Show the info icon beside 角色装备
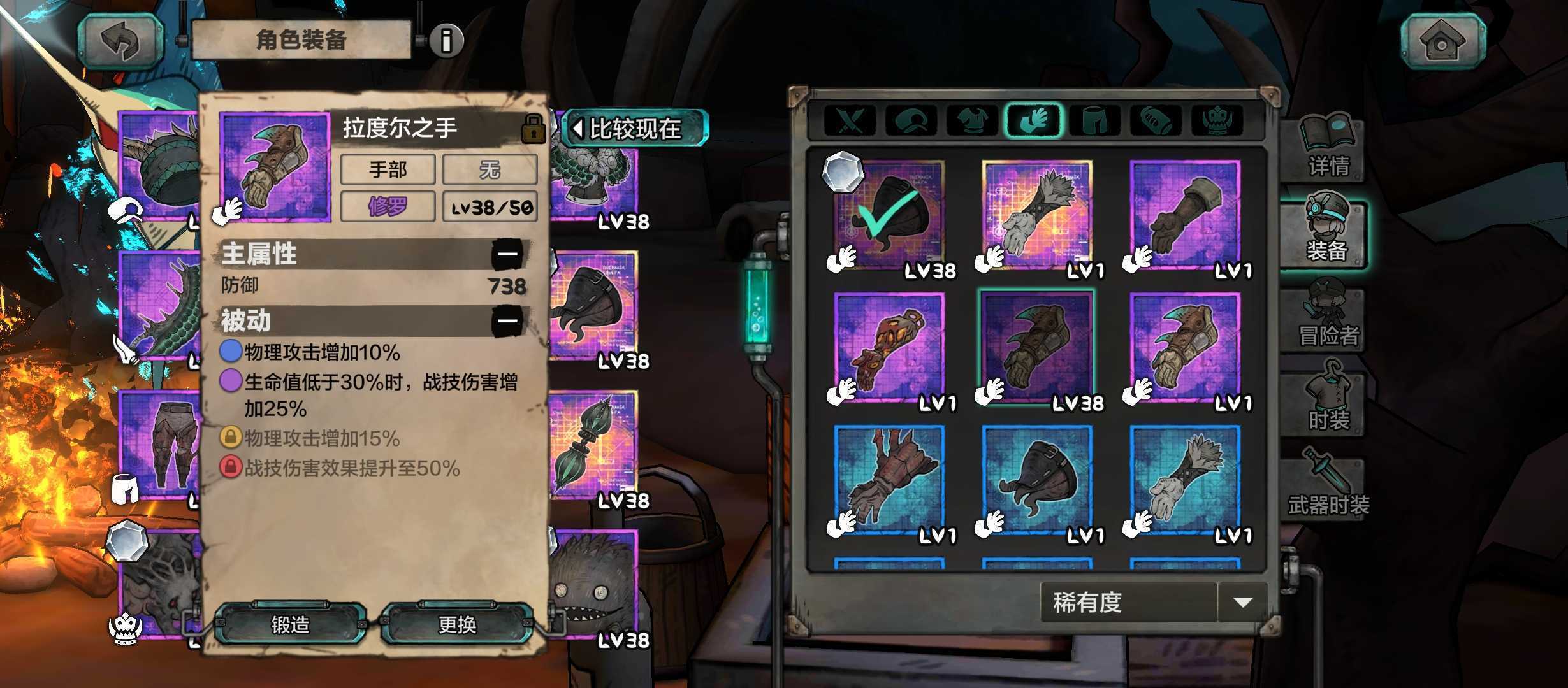1568x688 pixels. pyautogui.click(x=446, y=41)
